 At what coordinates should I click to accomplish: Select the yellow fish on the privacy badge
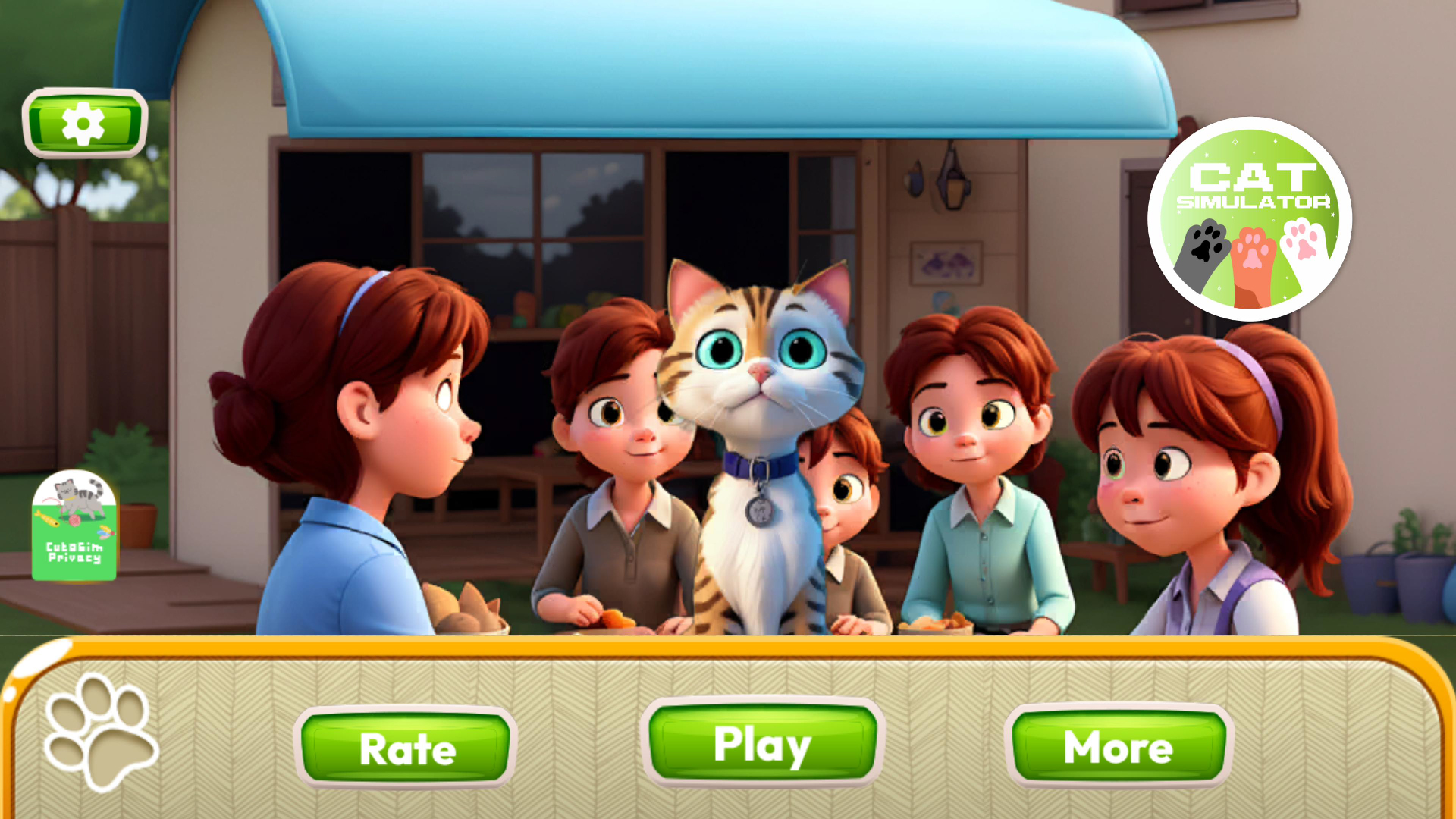point(48,519)
